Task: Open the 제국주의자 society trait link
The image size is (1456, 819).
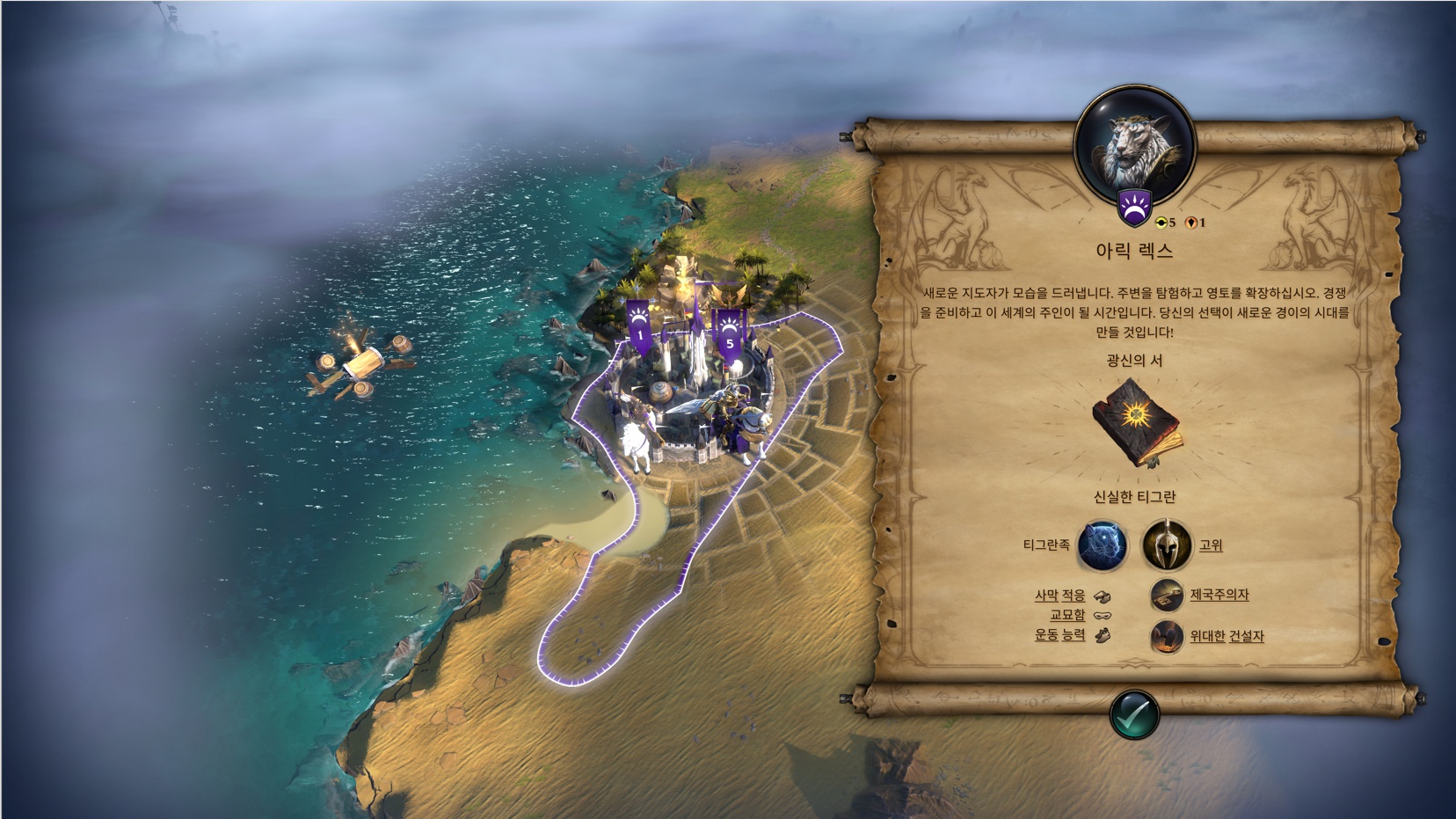Action: click(1219, 596)
